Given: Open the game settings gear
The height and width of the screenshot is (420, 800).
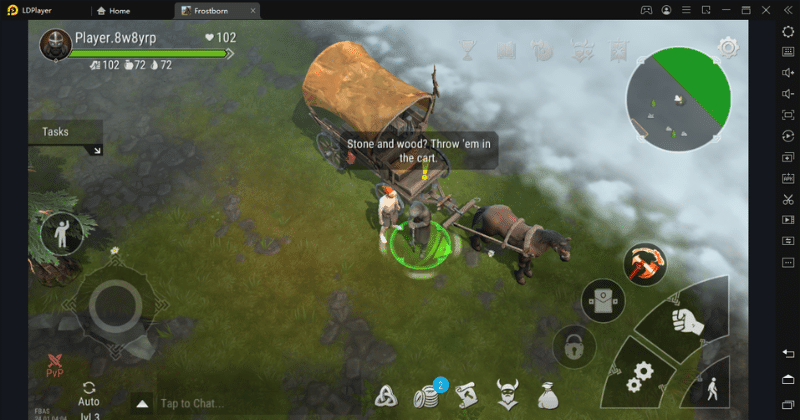Looking at the screenshot, I should coord(728,47).
